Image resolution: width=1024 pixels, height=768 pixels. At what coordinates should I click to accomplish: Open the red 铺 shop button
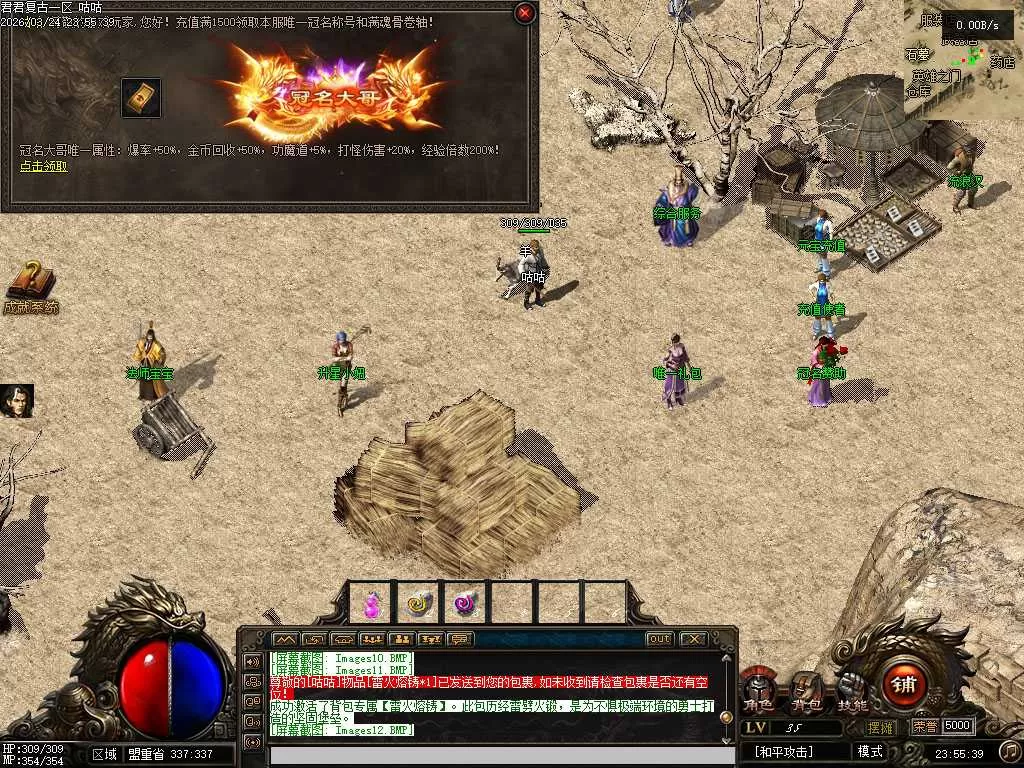pos(905,684)
